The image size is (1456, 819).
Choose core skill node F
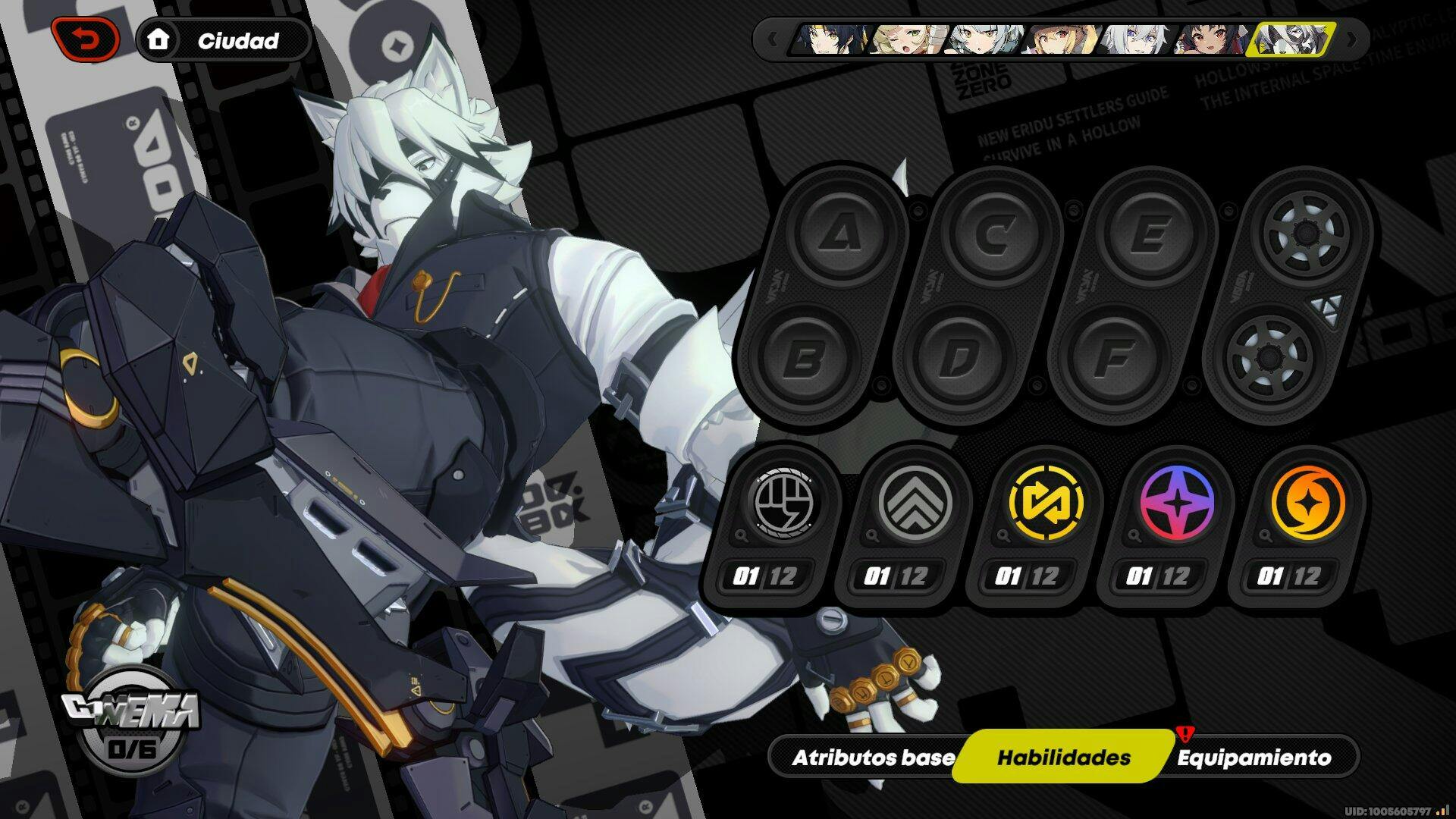(1112, 357)
